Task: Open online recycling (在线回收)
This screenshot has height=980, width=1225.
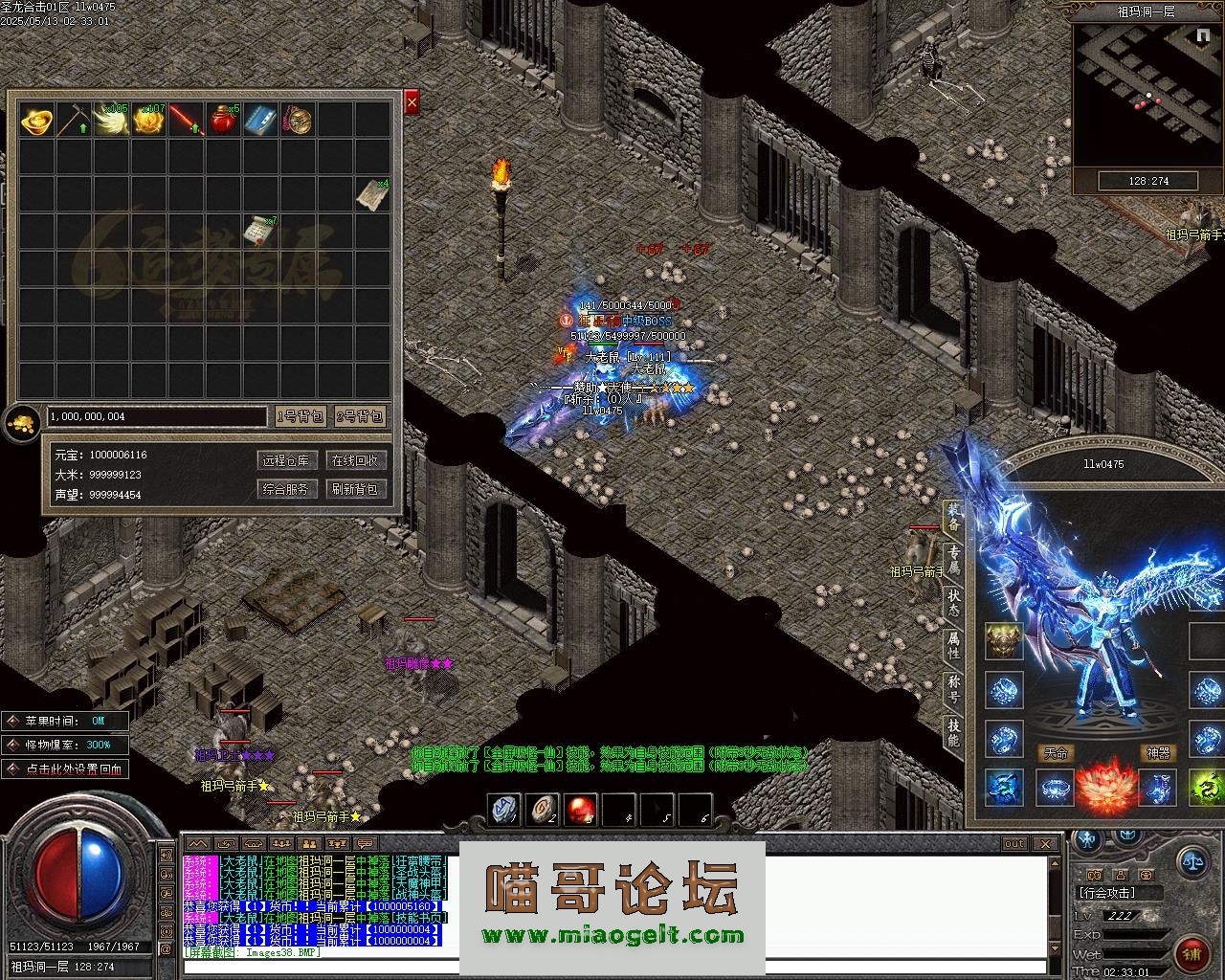Action: pyautogui.click(x=354, y=460)
